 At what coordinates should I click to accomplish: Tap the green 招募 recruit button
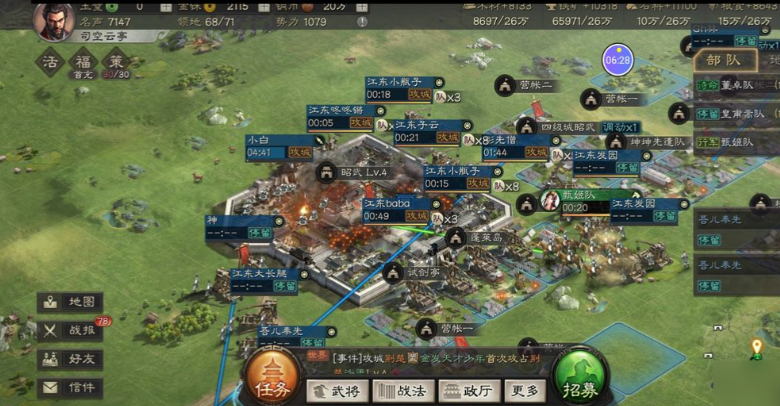click(581, 378)
